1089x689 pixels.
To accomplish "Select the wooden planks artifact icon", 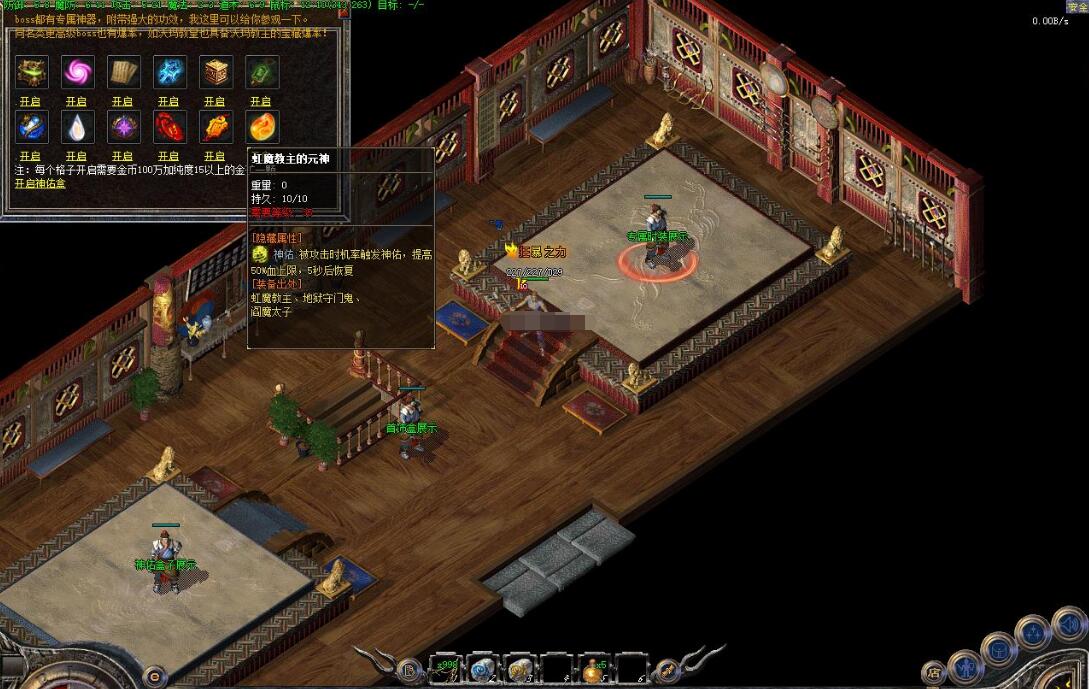I will pos(123,72).
